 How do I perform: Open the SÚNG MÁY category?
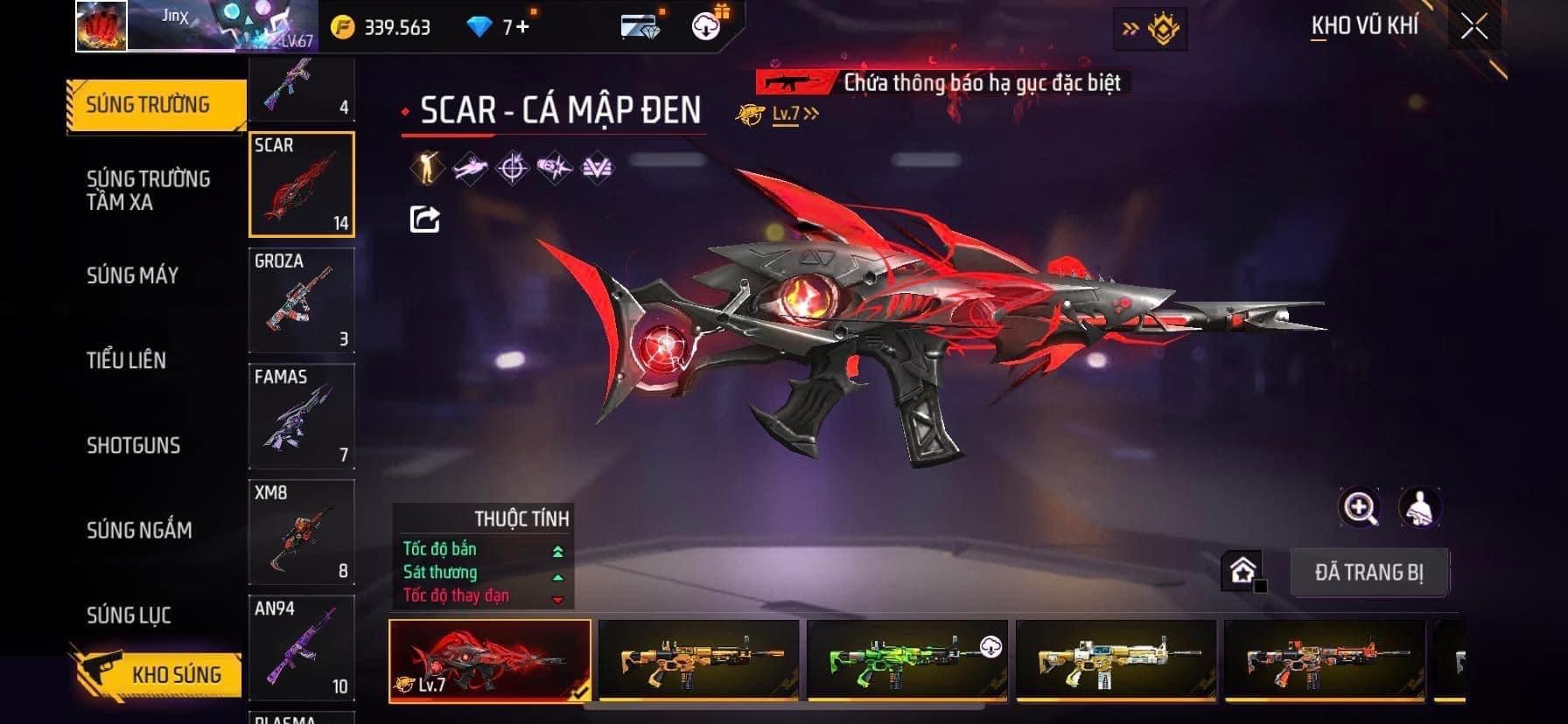pyautogui.click(x=132, y=275)
